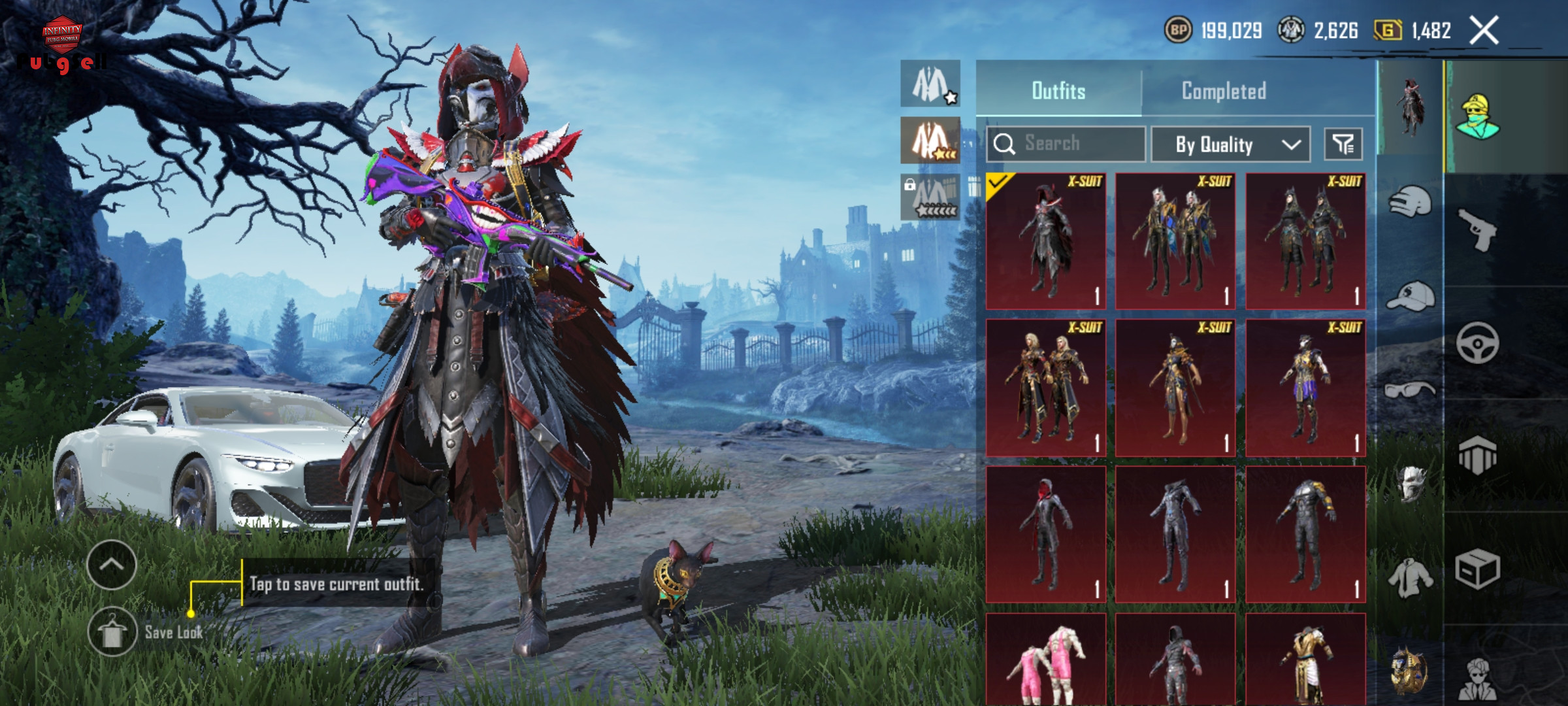
Task: Switch to the Completed tab
Action: click(x=1224, y=91)
